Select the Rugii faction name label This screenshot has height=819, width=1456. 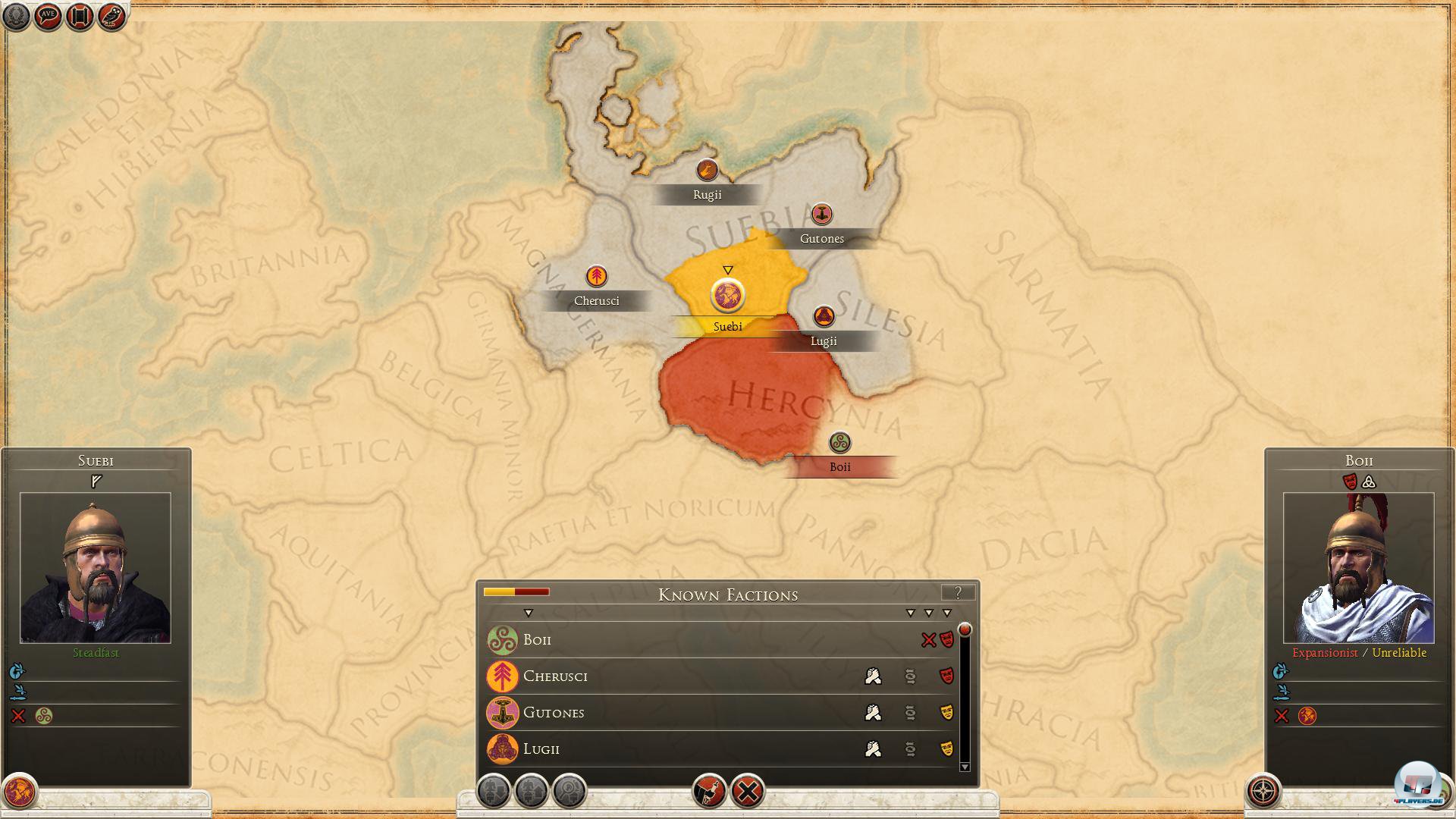tap(706, 194)
